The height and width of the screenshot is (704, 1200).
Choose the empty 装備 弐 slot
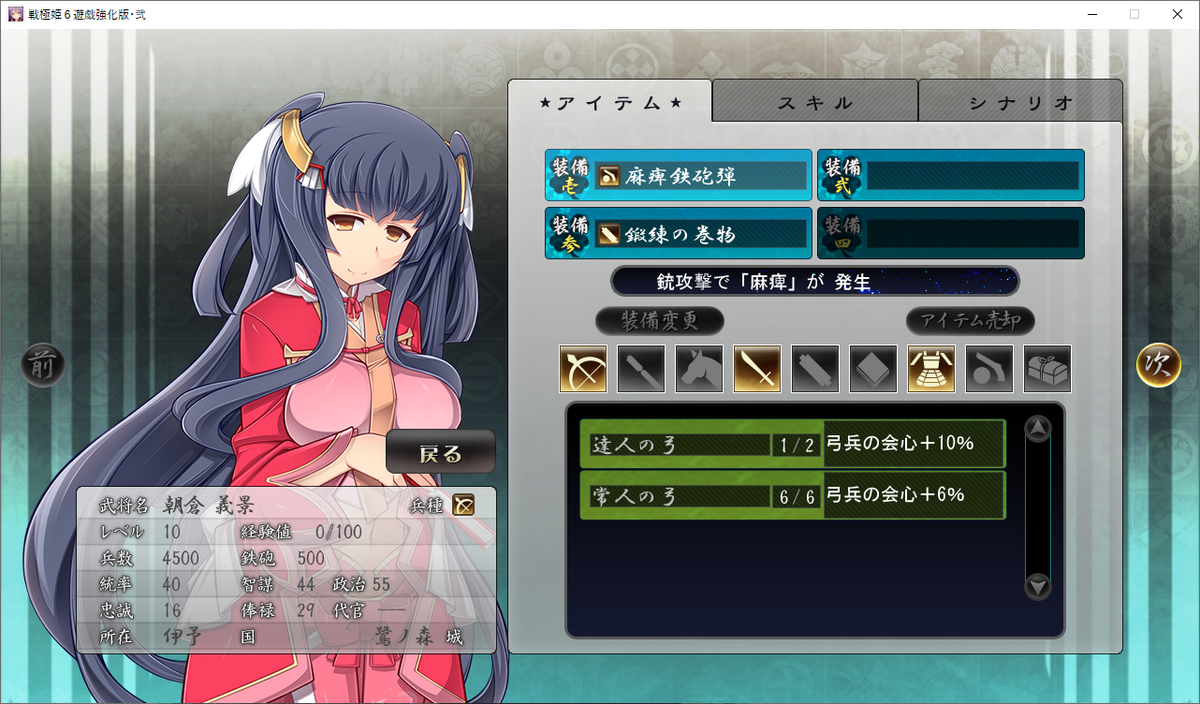point(950,176)
